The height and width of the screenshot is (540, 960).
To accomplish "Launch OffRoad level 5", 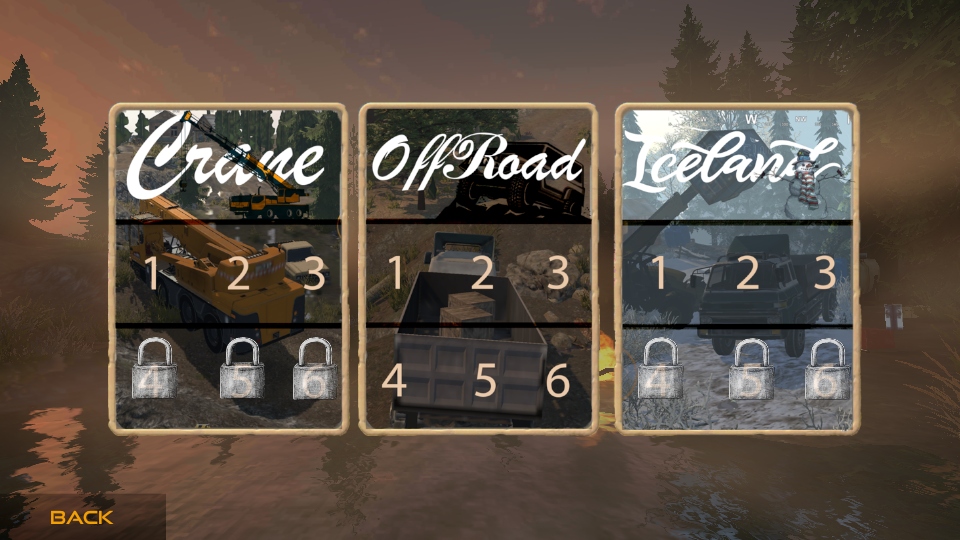I will (485, 380).
